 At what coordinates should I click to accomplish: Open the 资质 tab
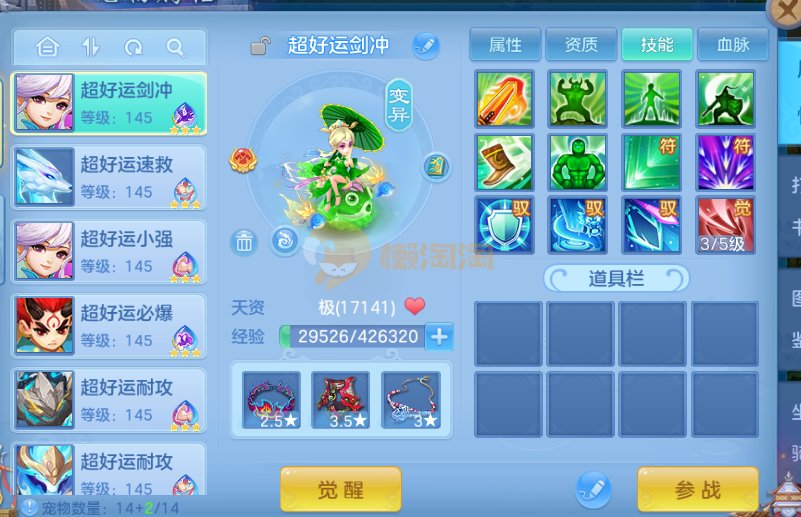click(581, 45)
